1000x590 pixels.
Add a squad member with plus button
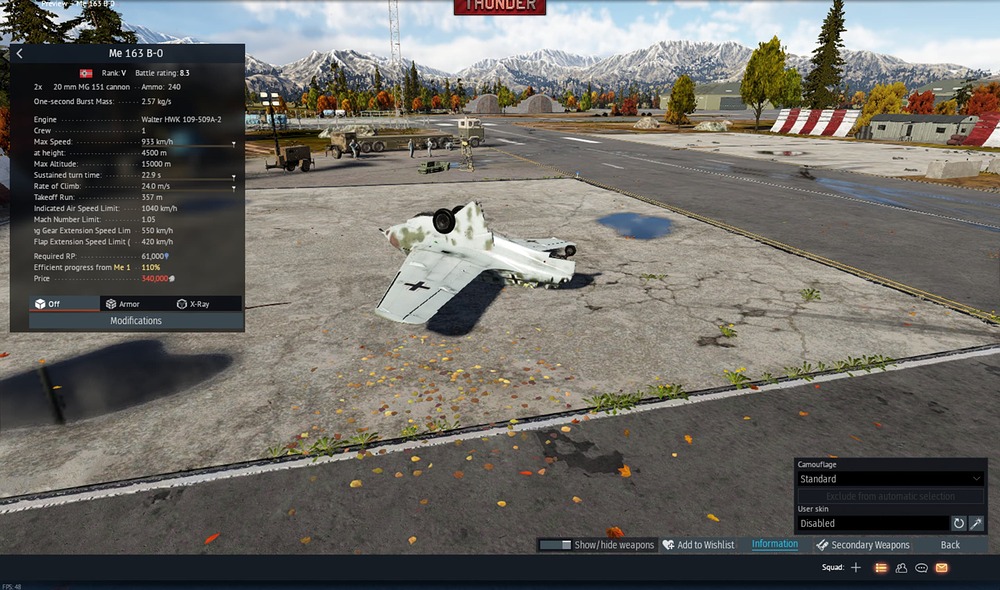coord(855,568)
